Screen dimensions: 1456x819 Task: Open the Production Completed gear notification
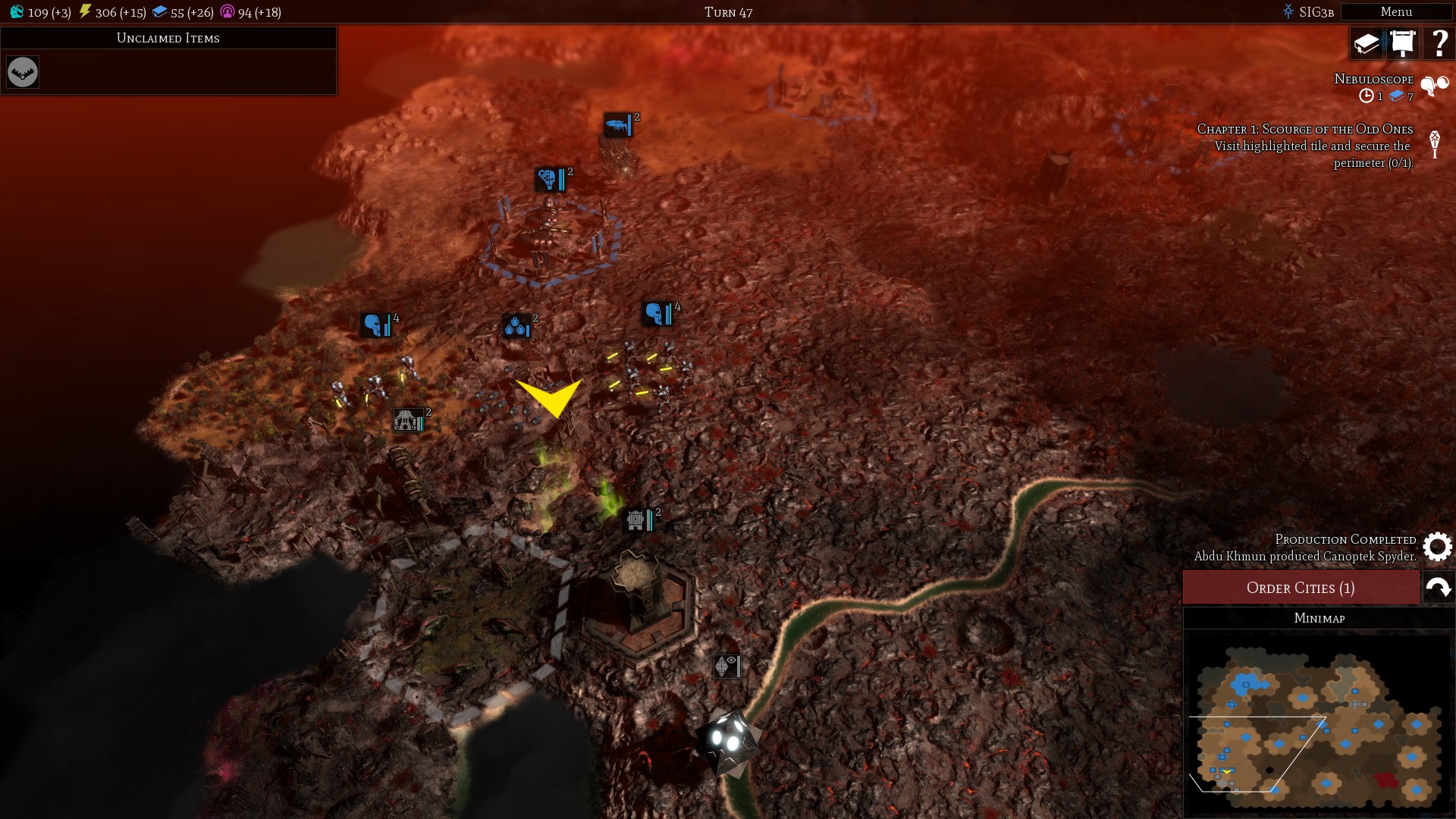1437,547
